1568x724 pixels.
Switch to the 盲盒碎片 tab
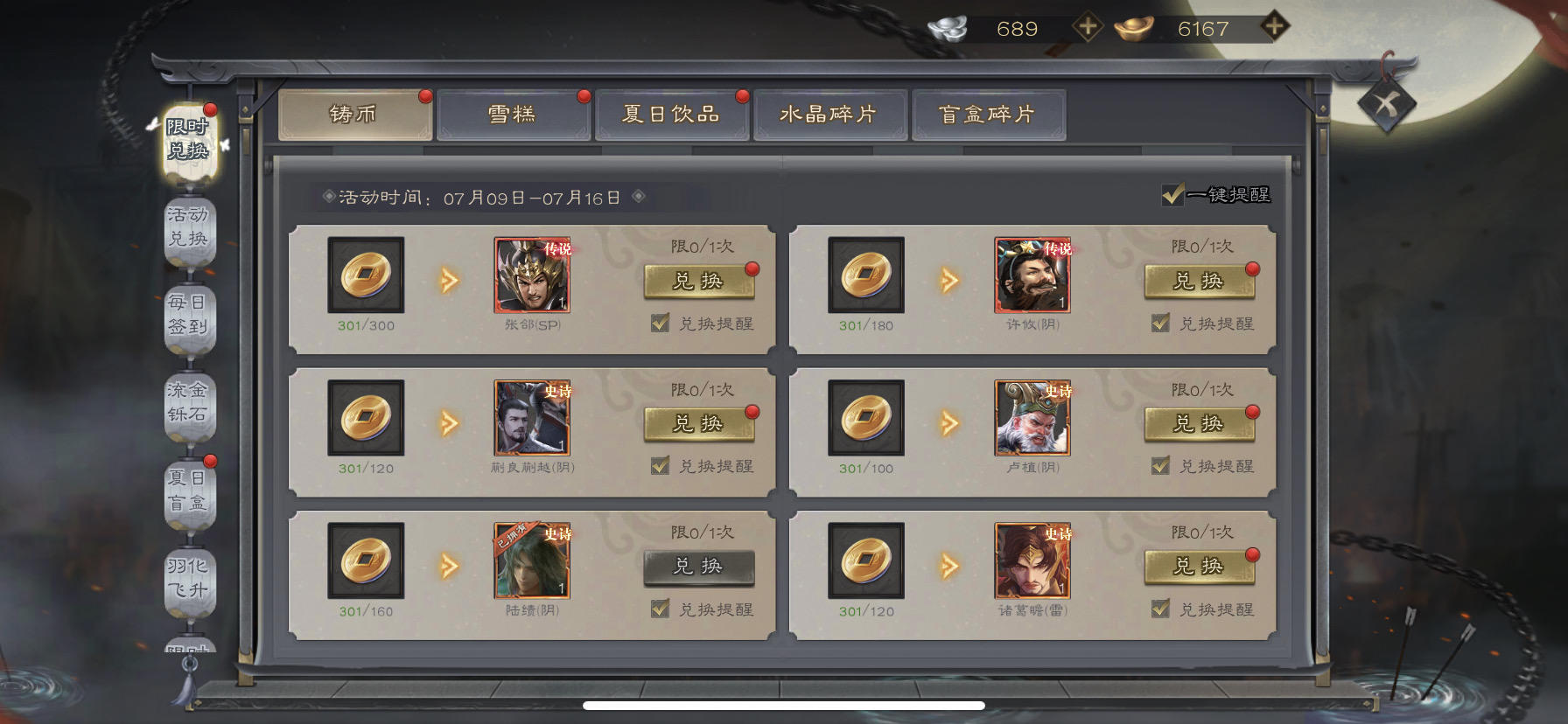(x=990, y=113)
